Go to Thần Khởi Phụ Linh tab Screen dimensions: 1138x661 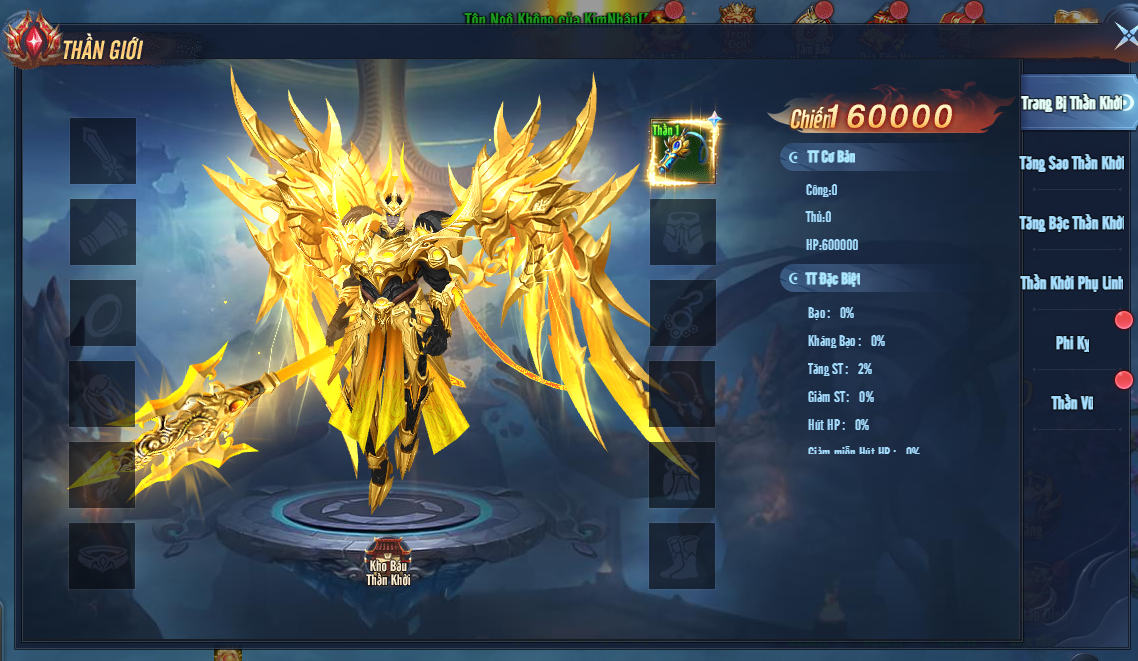tap(1072, 283)
